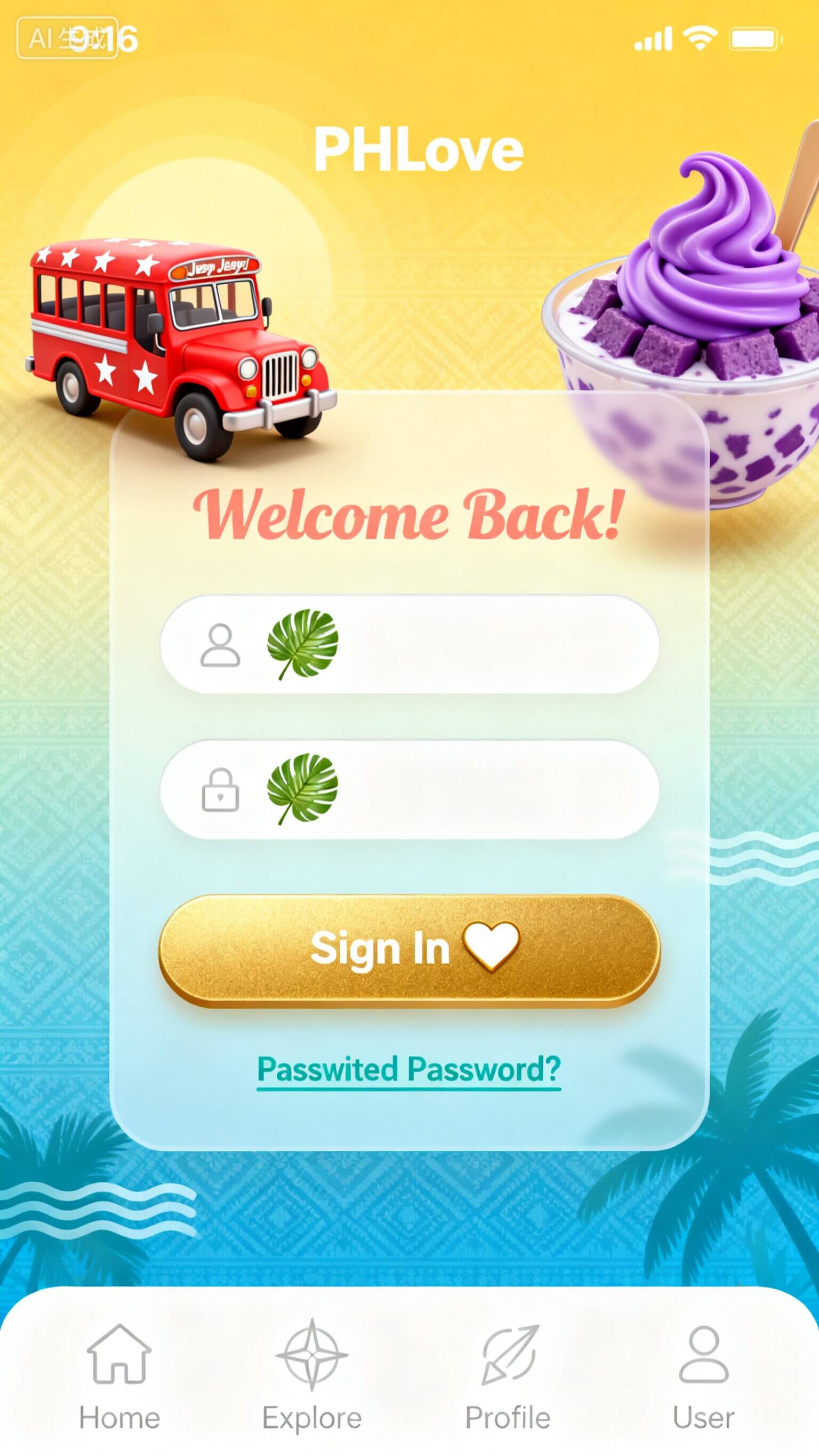819x1456 pixels.
Task: Tap the gold Sign In button
Action: [409, 949]
